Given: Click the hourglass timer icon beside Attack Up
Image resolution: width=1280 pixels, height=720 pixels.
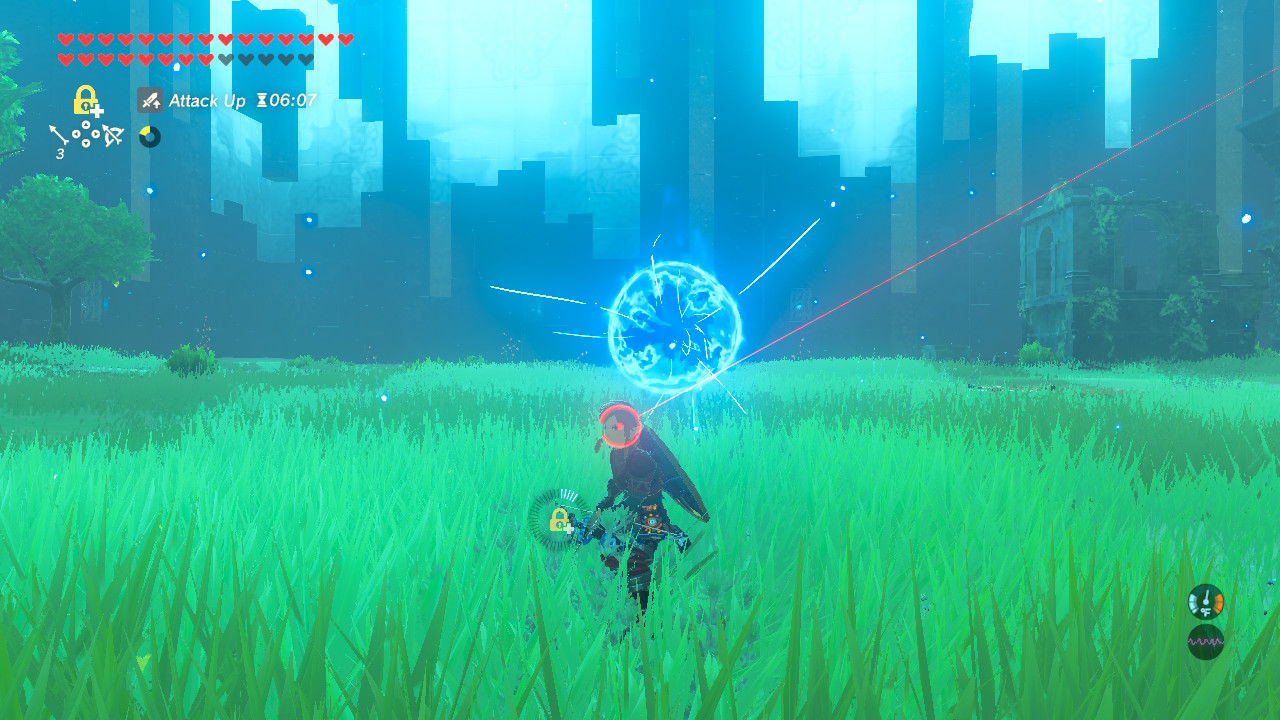Looking at the screenshot, I should pos(261,100).
